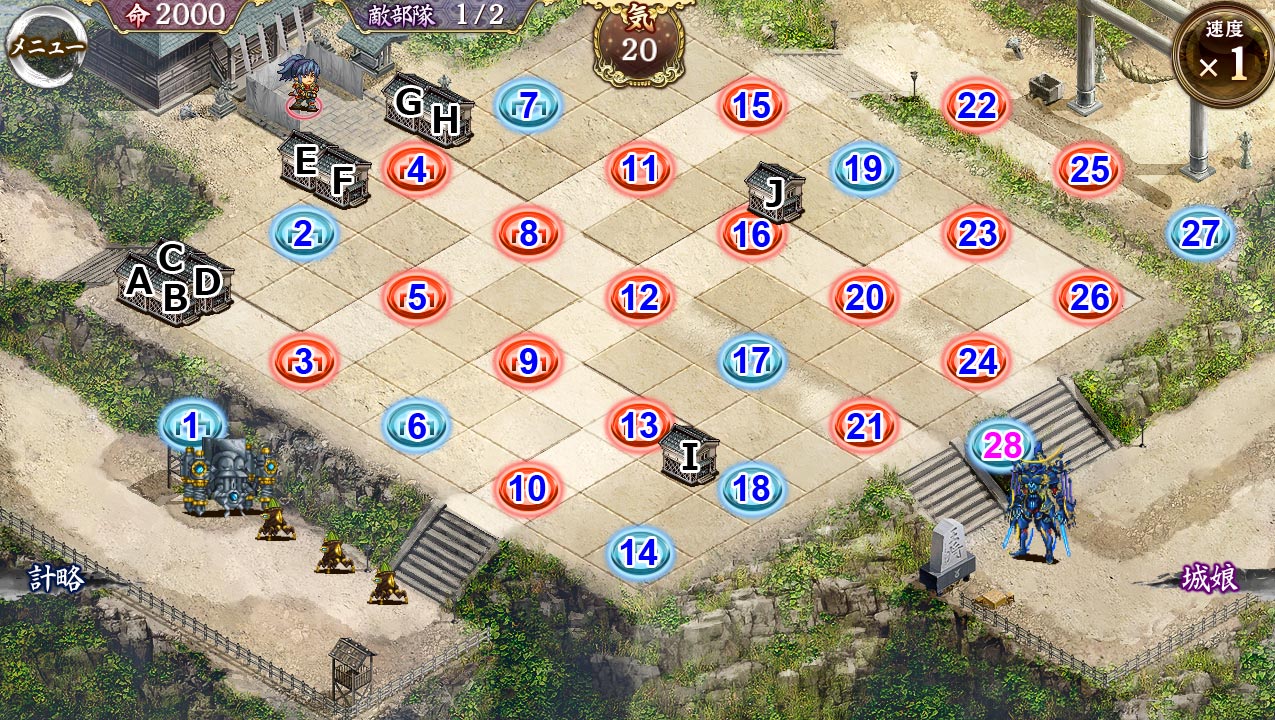This screenshot has height=720, width=1275.
Task: Select blue deployment tile 6
Action: 416,425
